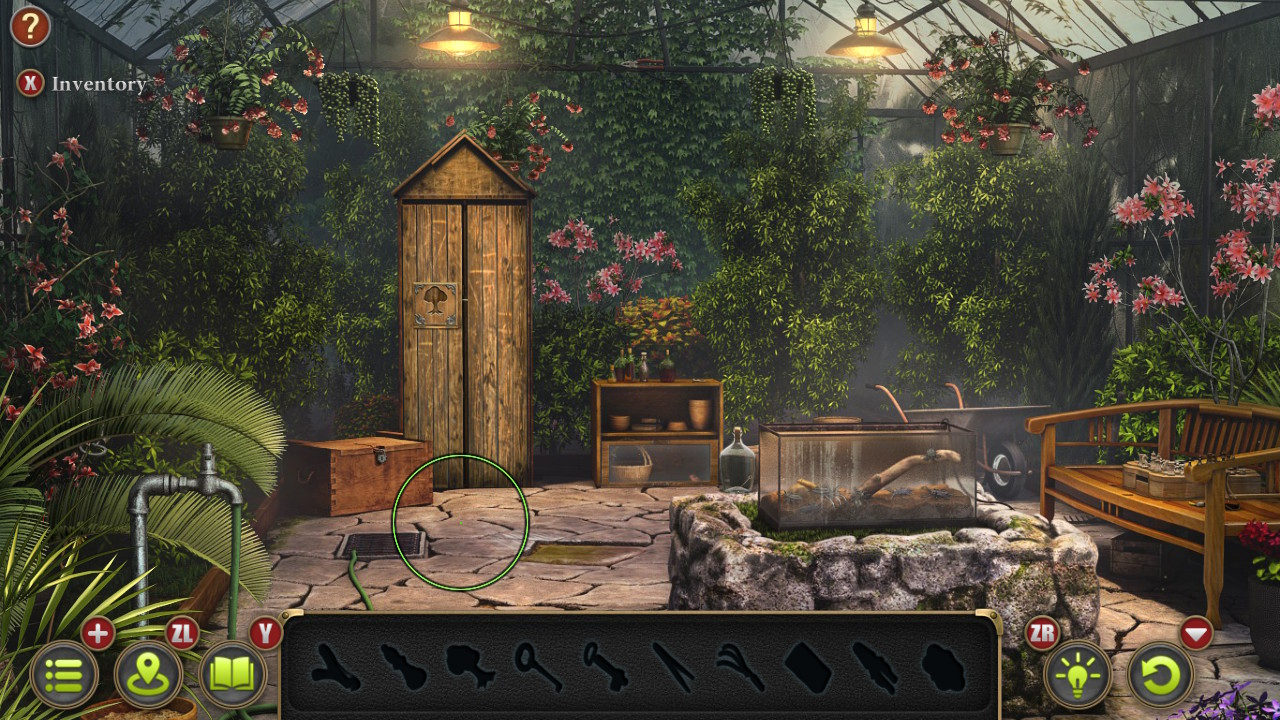Click the red plus badge above the list icon

click(97, 633)
